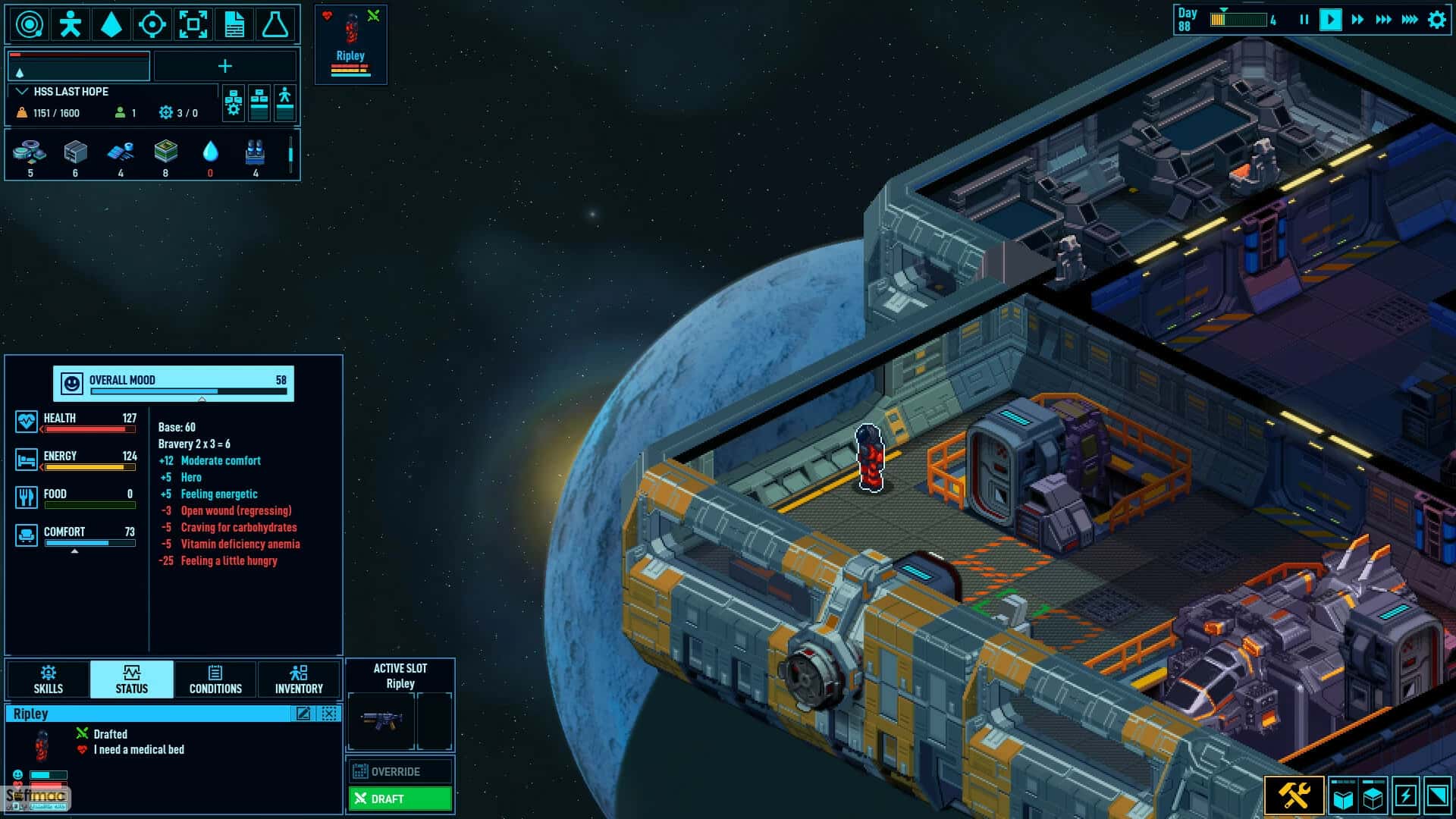
Task: Select the targeting reticle icon
Action: pyautogui.click(x=153, y=24)
